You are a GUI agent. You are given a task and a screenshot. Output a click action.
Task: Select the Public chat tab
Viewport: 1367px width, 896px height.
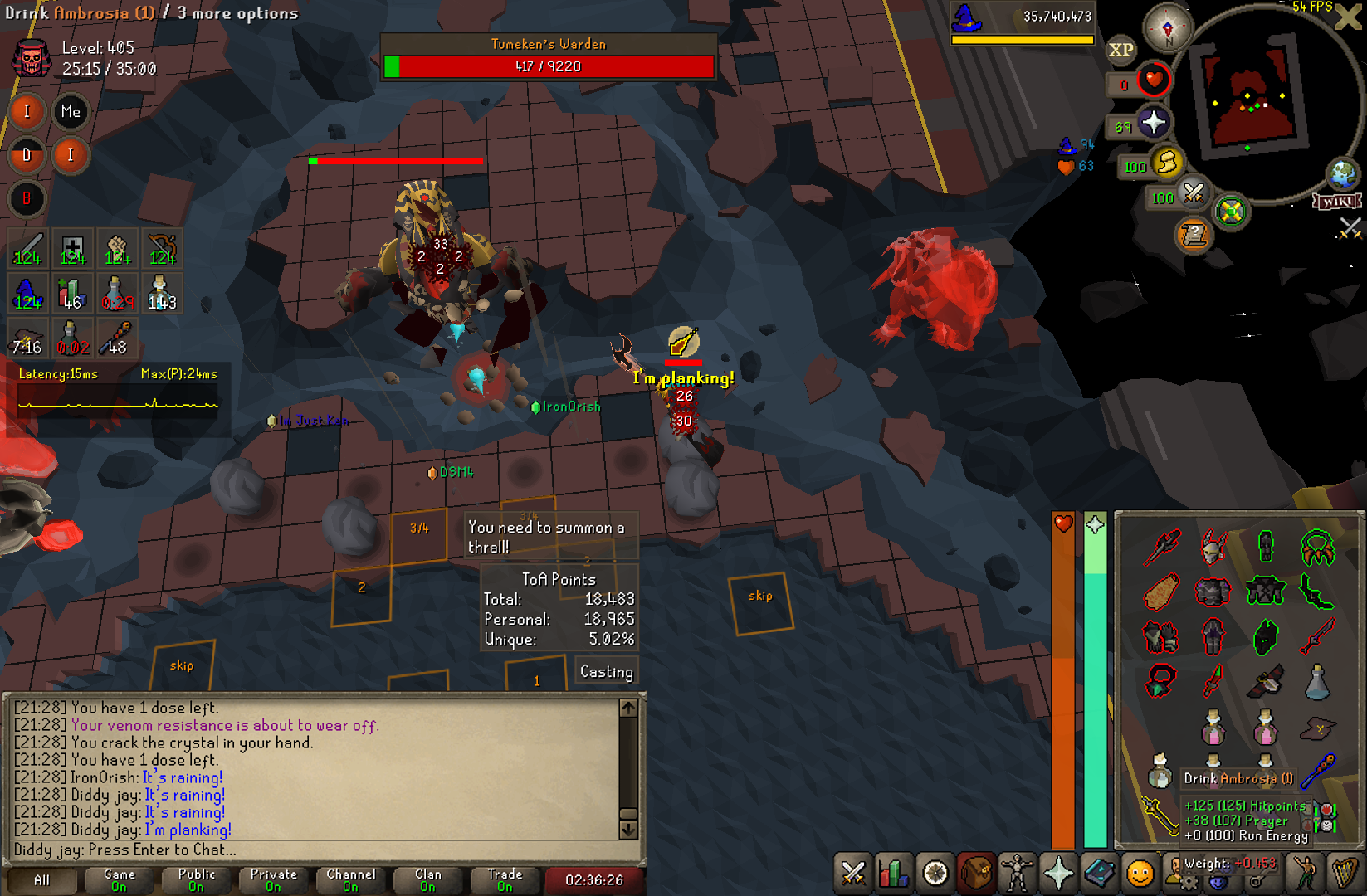click(196, 879)
